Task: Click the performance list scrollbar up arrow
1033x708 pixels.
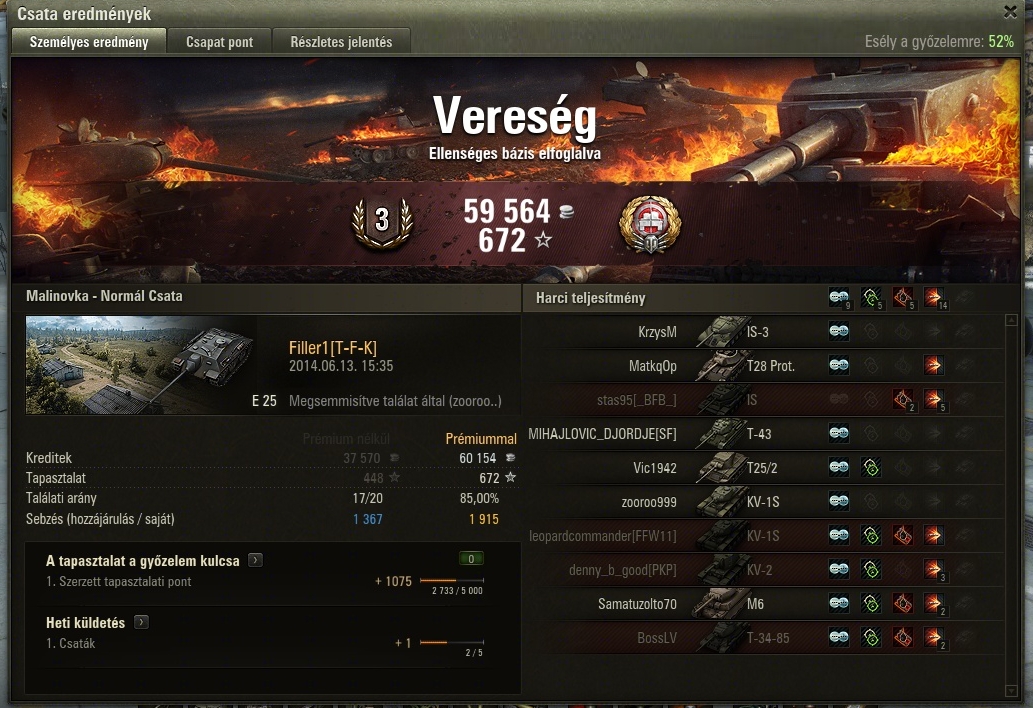Action: (x=1011, y=321)
